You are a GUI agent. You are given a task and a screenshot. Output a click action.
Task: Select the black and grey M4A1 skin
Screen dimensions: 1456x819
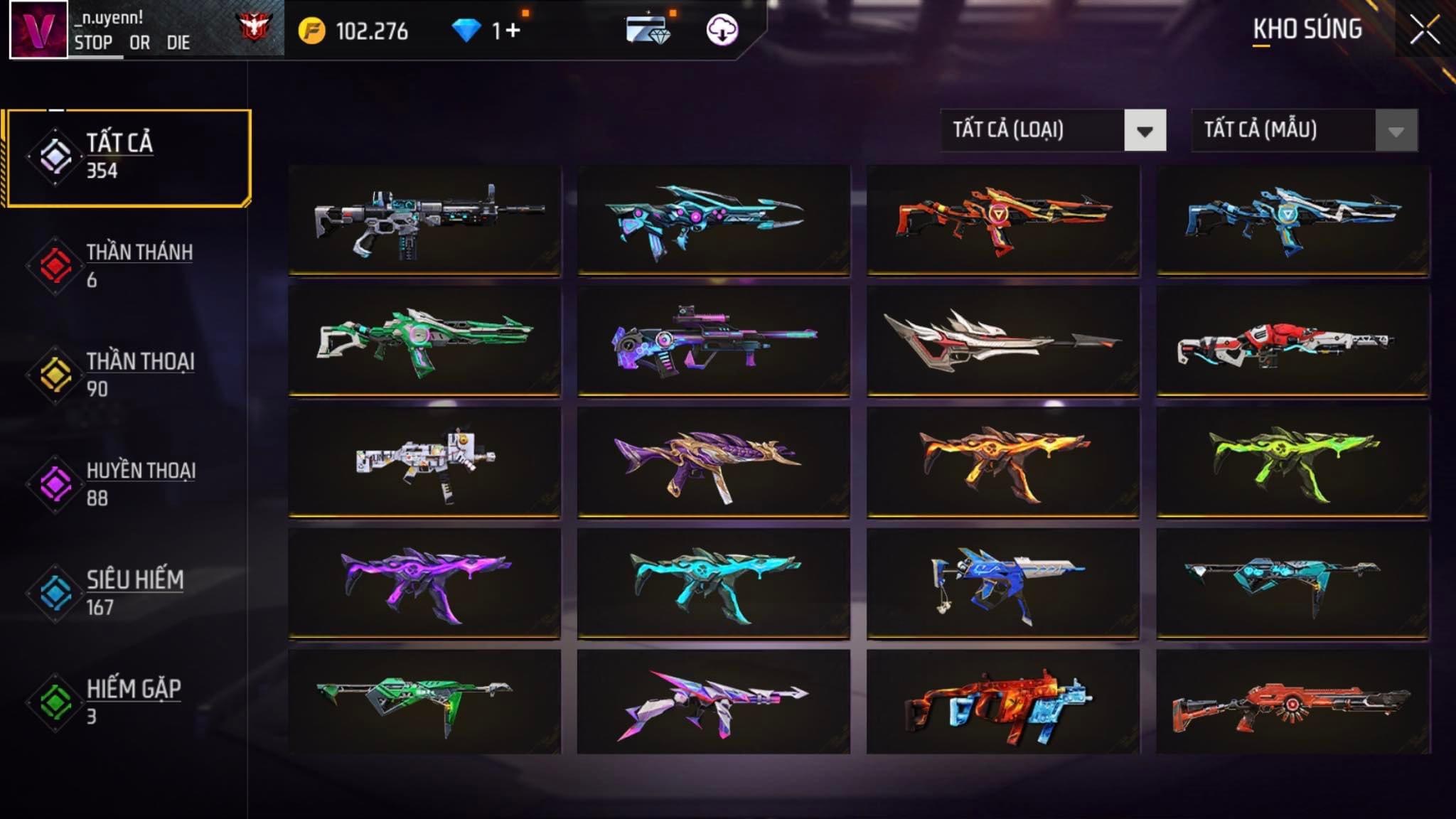424,219
